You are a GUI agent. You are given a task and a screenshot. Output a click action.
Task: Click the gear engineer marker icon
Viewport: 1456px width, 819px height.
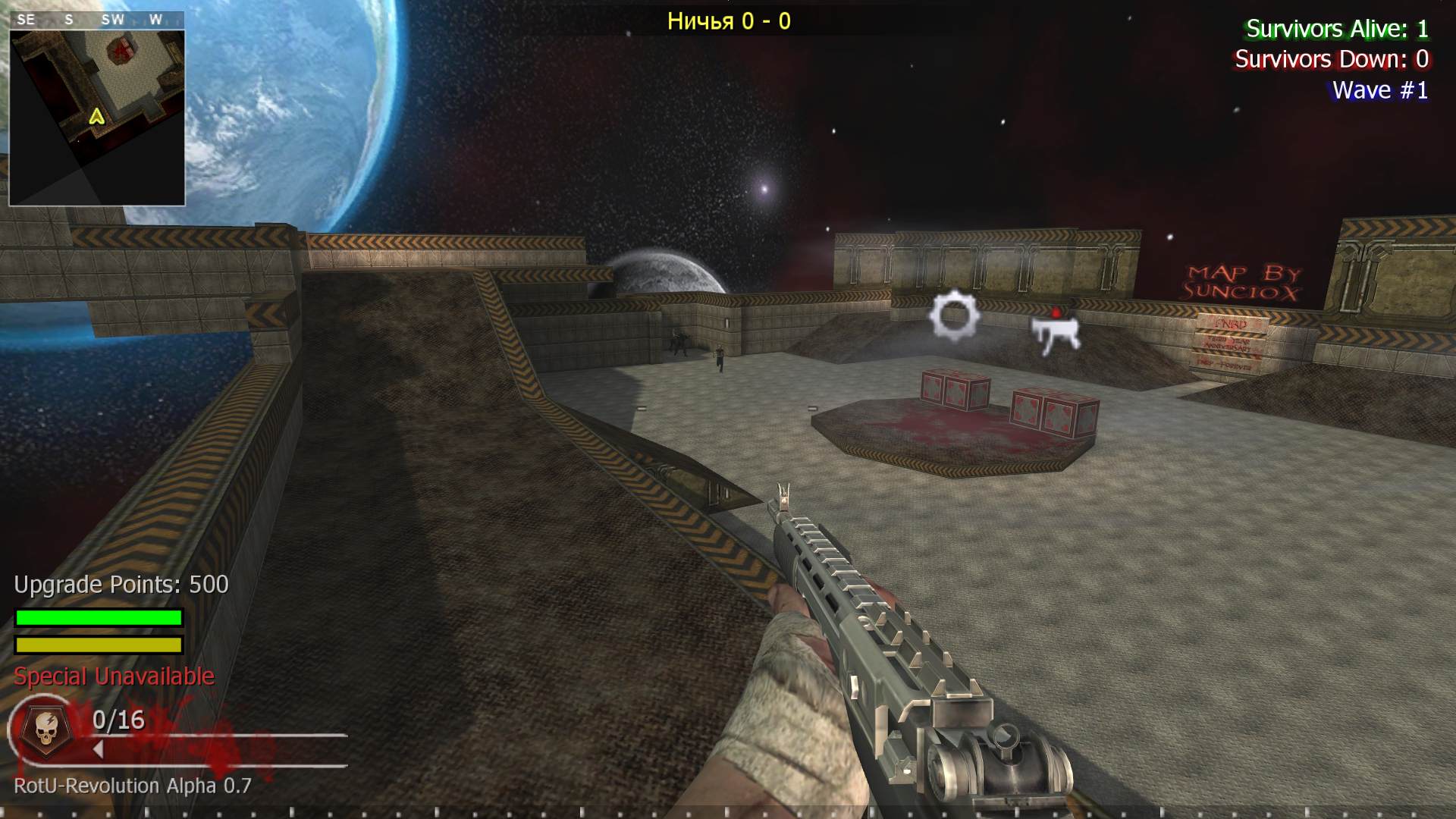[x=953, y=315]
